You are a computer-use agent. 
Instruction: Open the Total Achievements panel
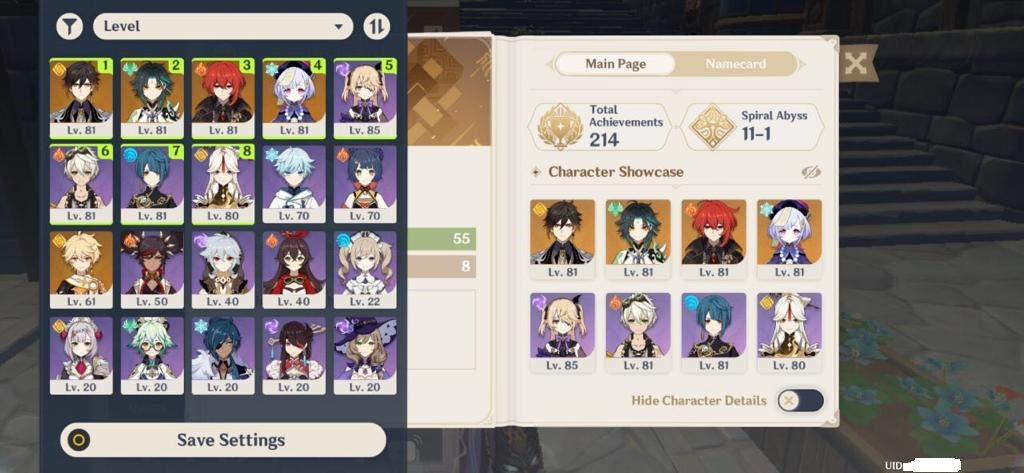(x=600, y=127)
